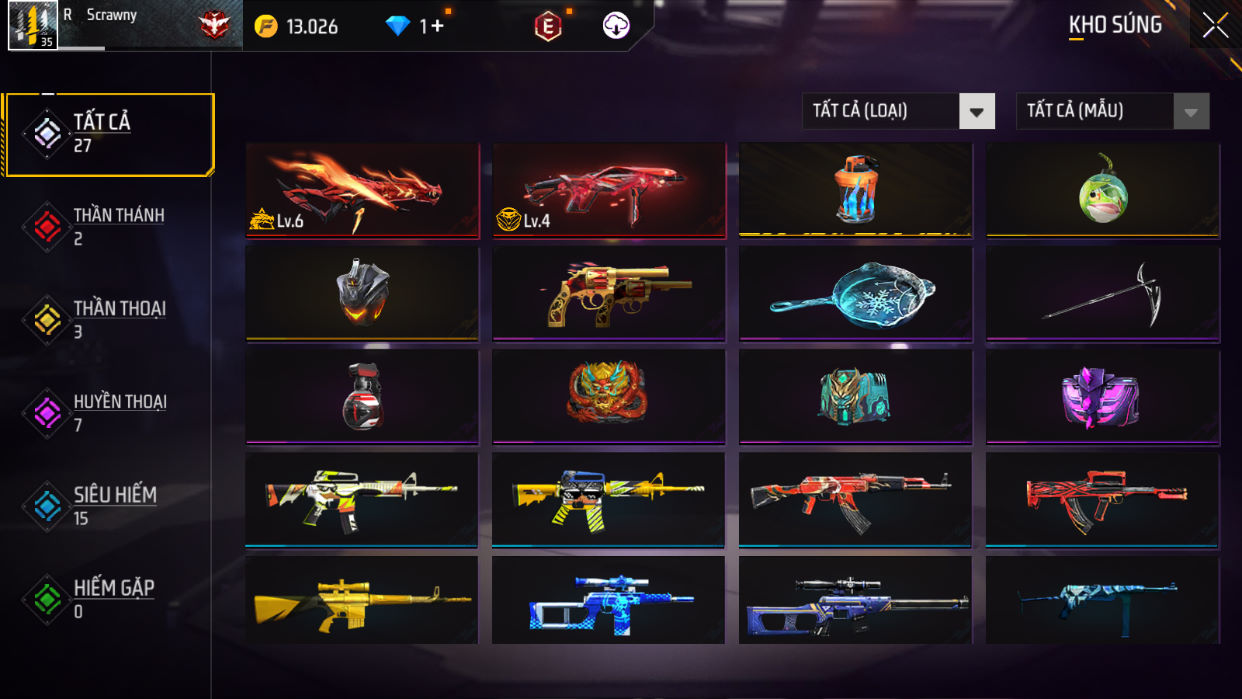Screen dimensions: 1242x699
Task: Pick the frog ball skin
Action: pyautogui.click(x=1103, y=190)
